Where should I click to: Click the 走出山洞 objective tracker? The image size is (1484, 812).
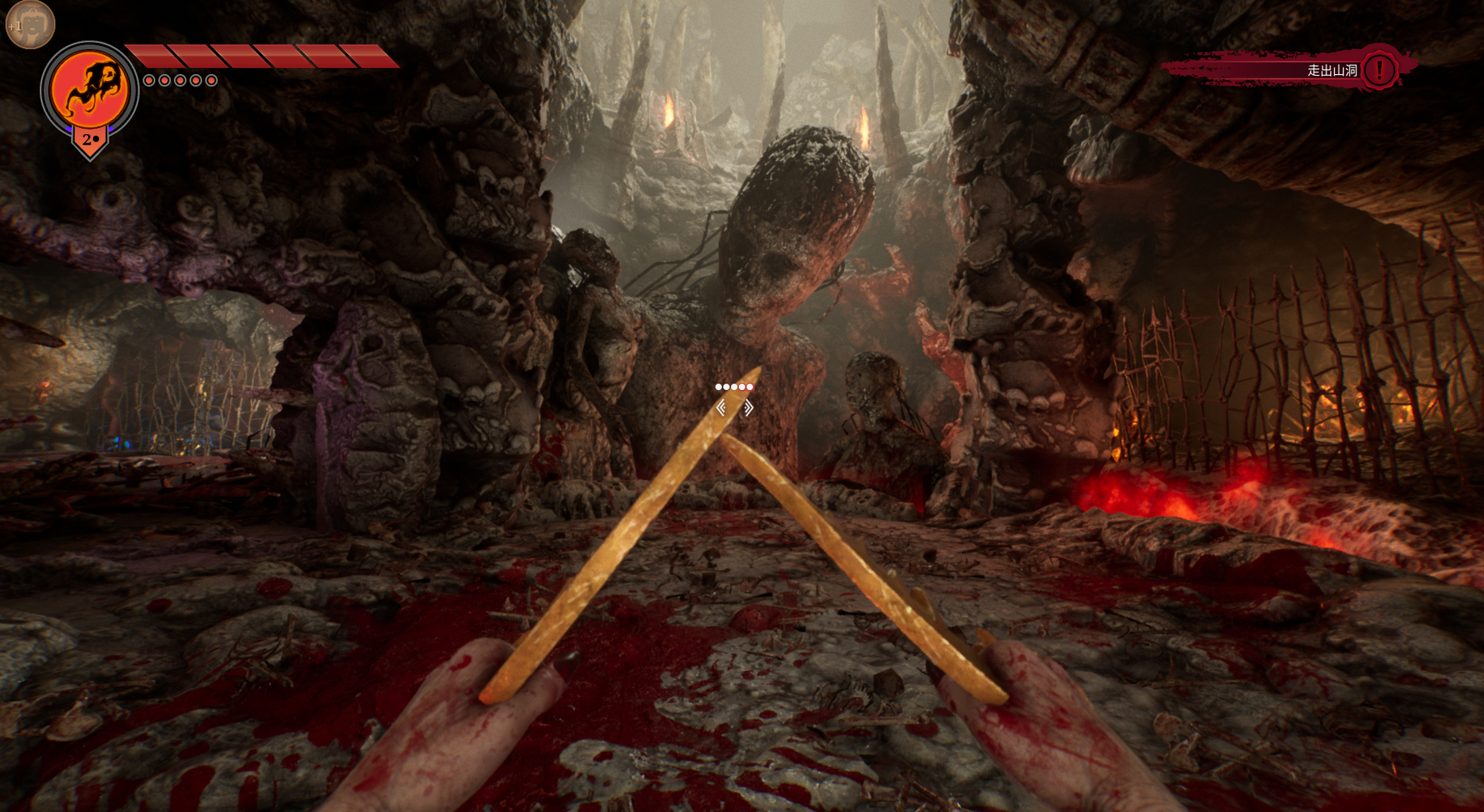point(1331,70)
